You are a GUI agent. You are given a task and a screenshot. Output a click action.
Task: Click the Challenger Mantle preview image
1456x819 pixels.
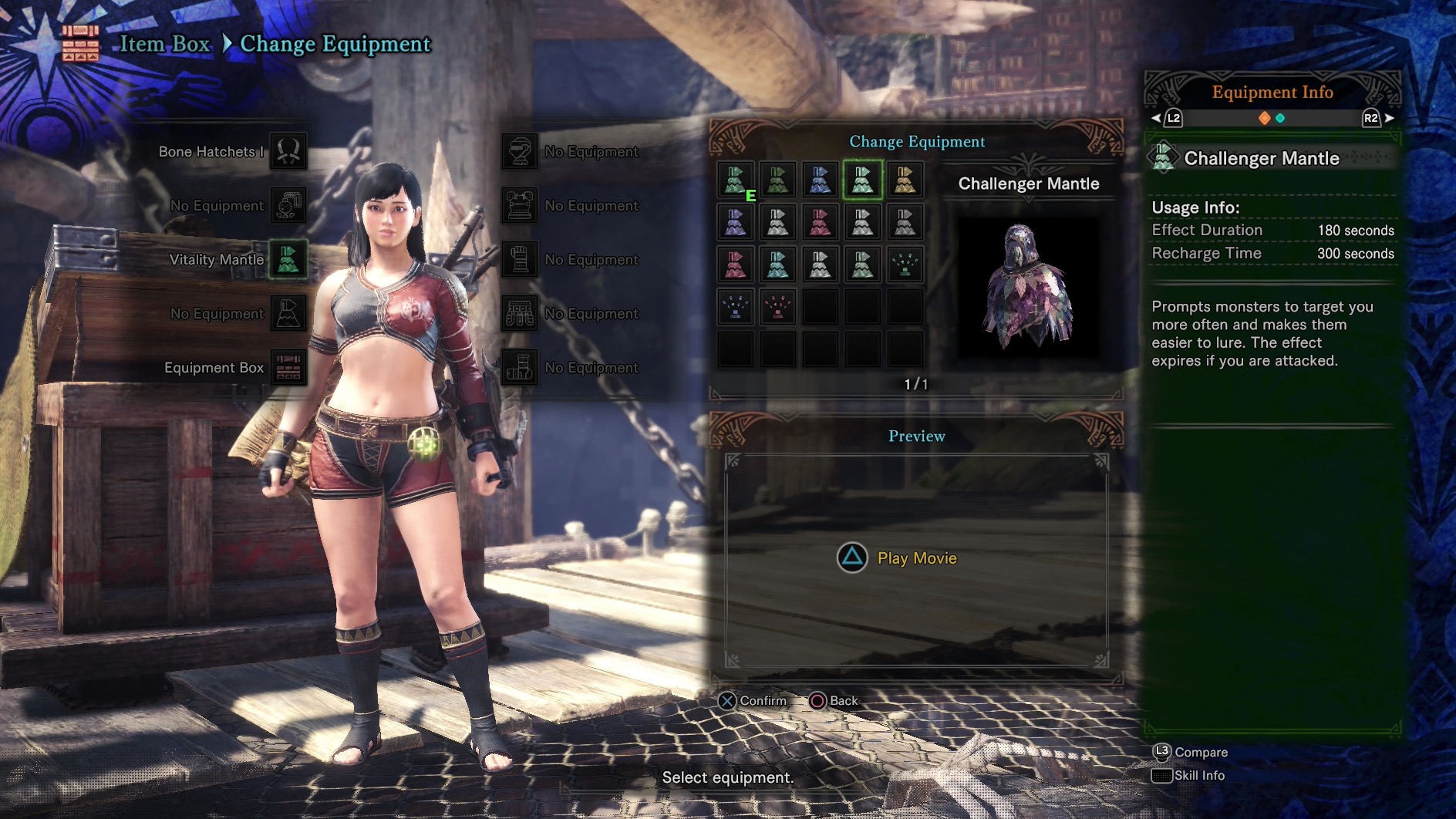tap(1028, 287)
